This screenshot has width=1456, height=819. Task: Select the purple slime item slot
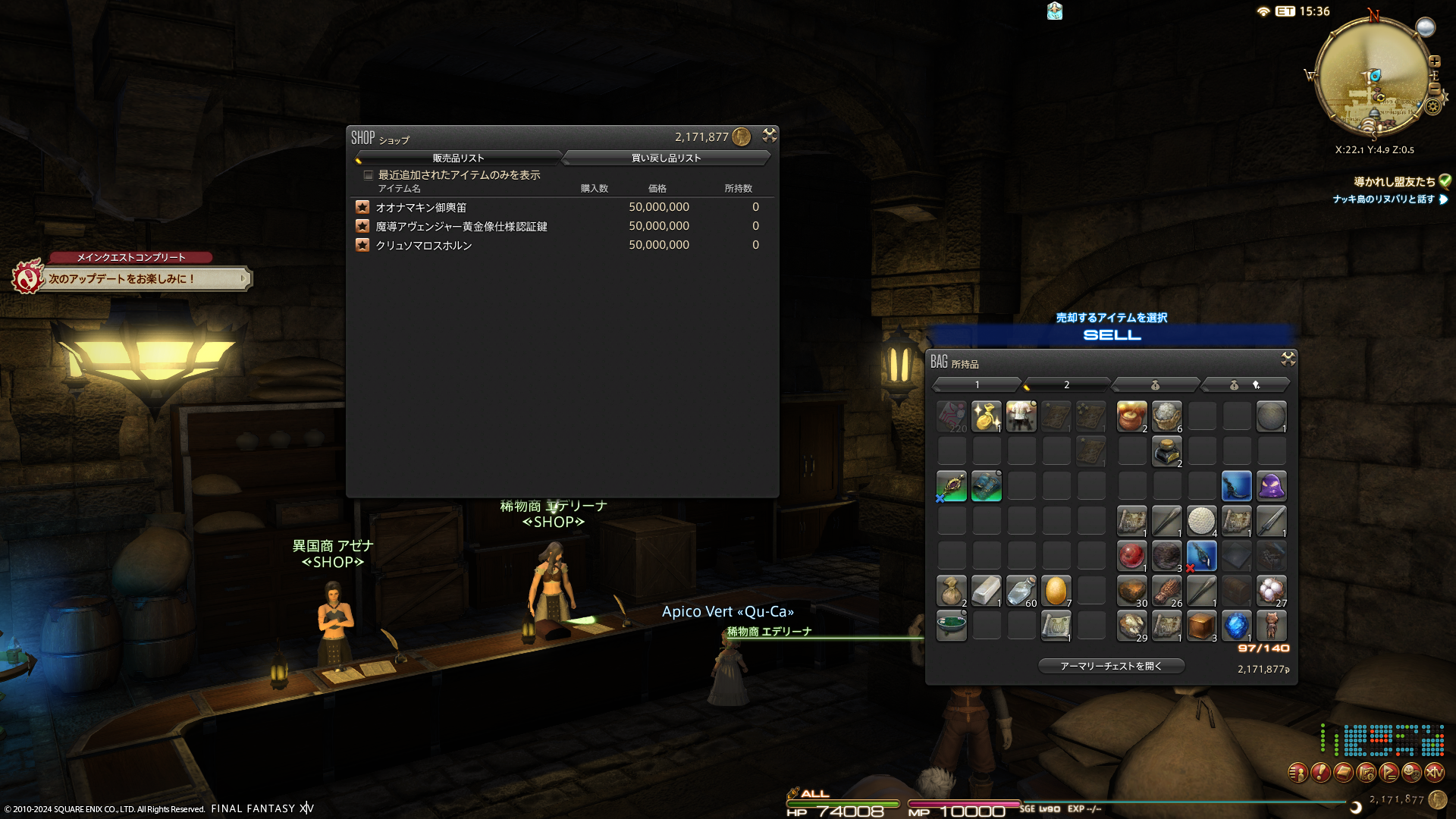1271,486
